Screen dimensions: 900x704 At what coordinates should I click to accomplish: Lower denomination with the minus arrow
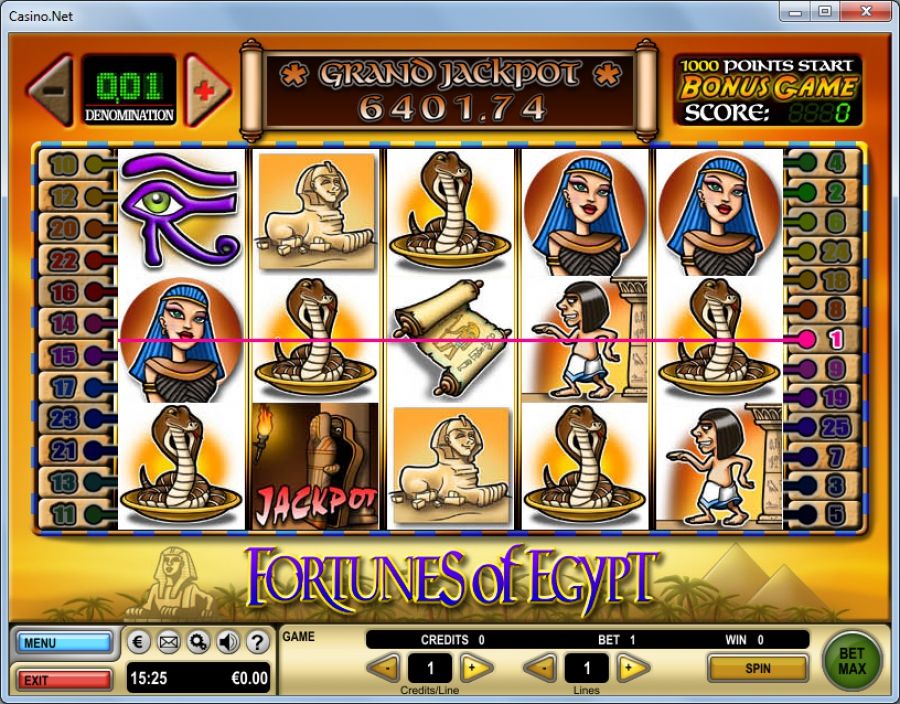click(51, 90)
